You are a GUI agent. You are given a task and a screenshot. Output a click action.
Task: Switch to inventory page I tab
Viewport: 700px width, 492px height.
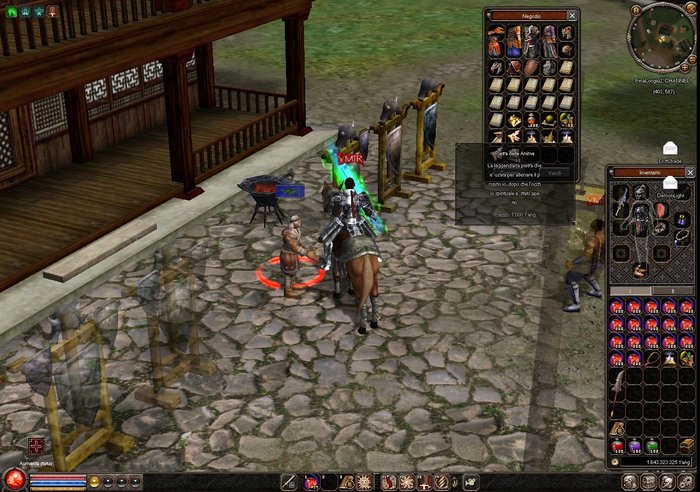[631, 291]
